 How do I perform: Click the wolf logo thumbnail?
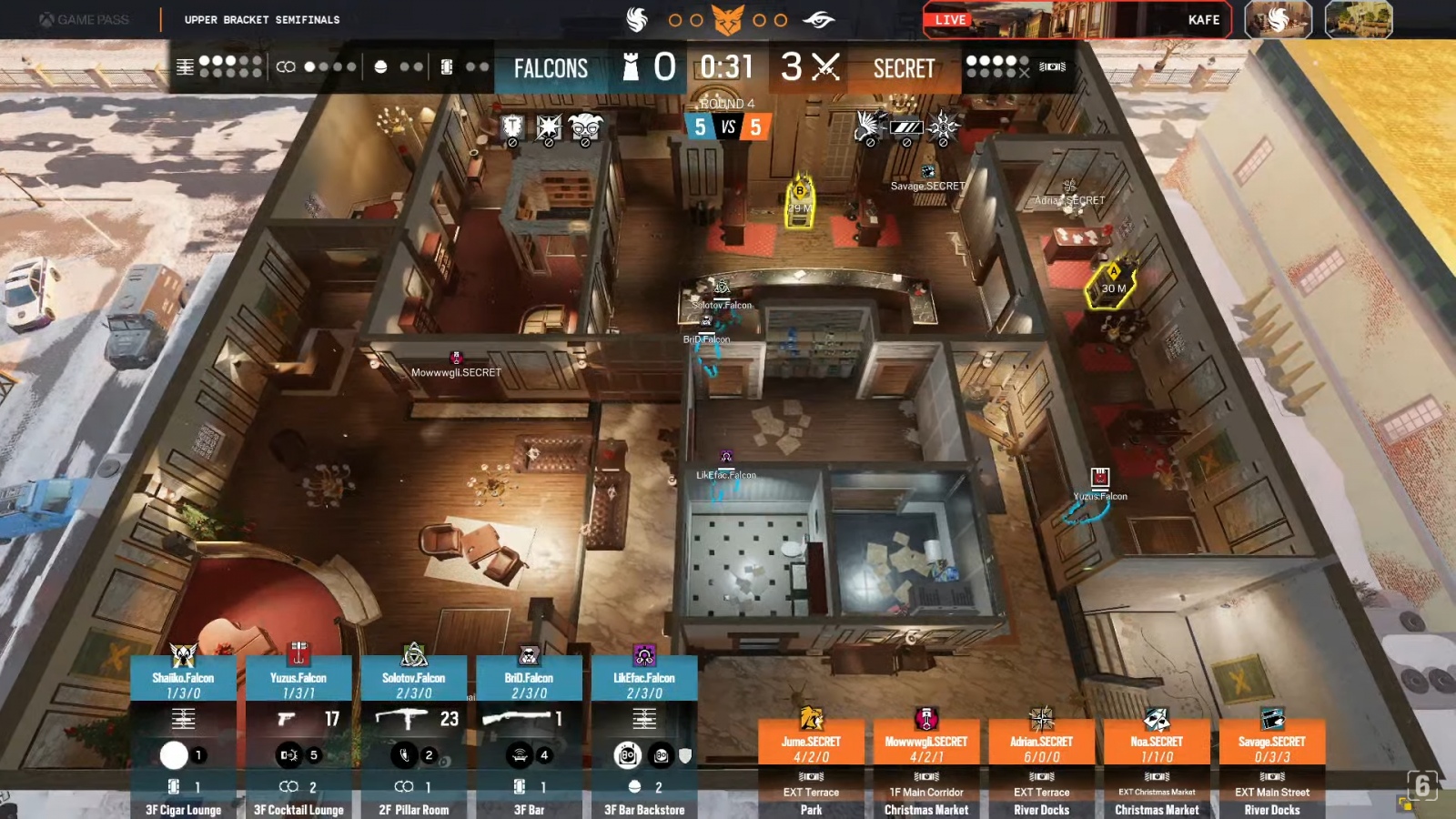click(1279, 19)
